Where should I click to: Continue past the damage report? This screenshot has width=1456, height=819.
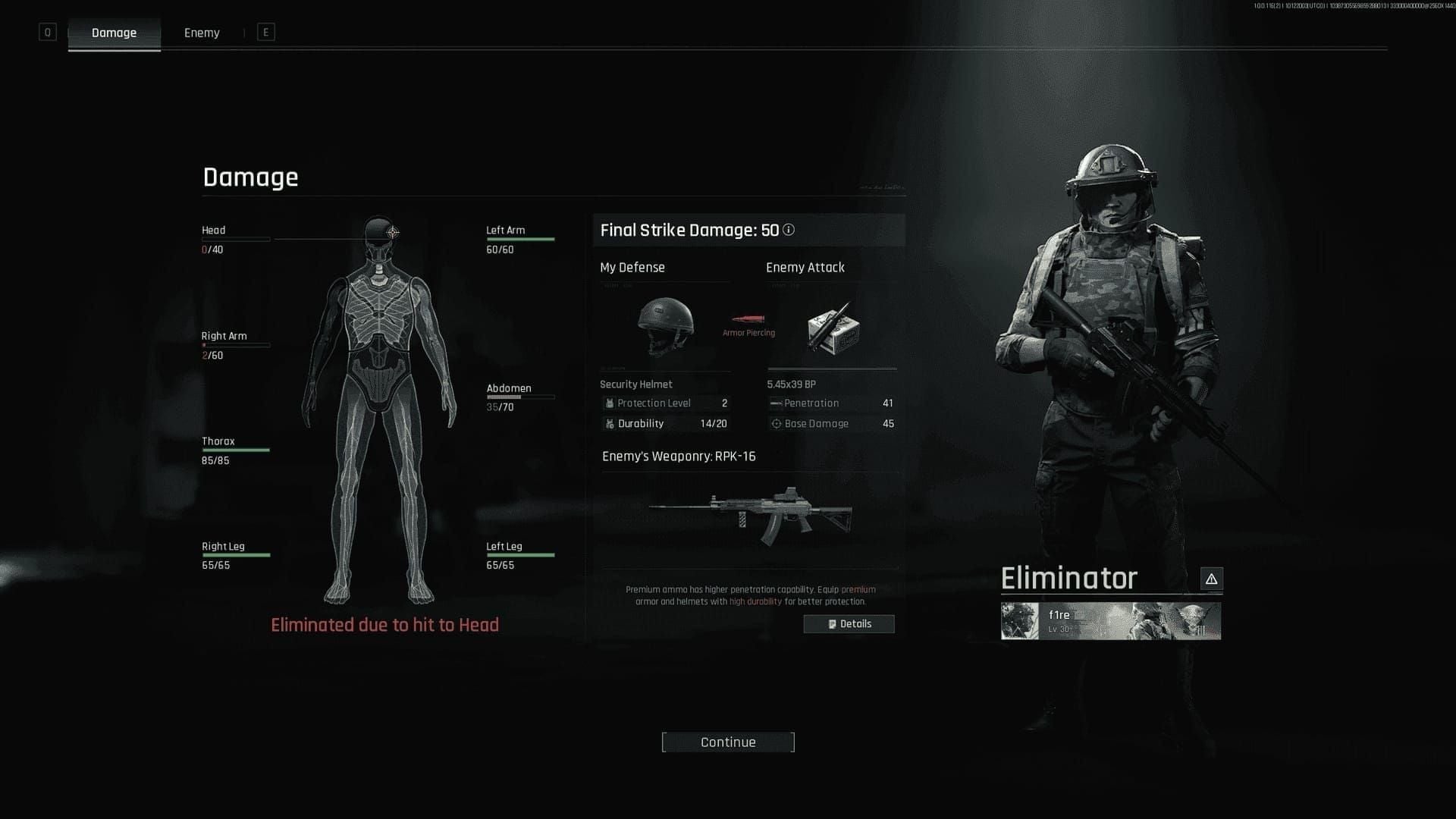pos(728,742)
